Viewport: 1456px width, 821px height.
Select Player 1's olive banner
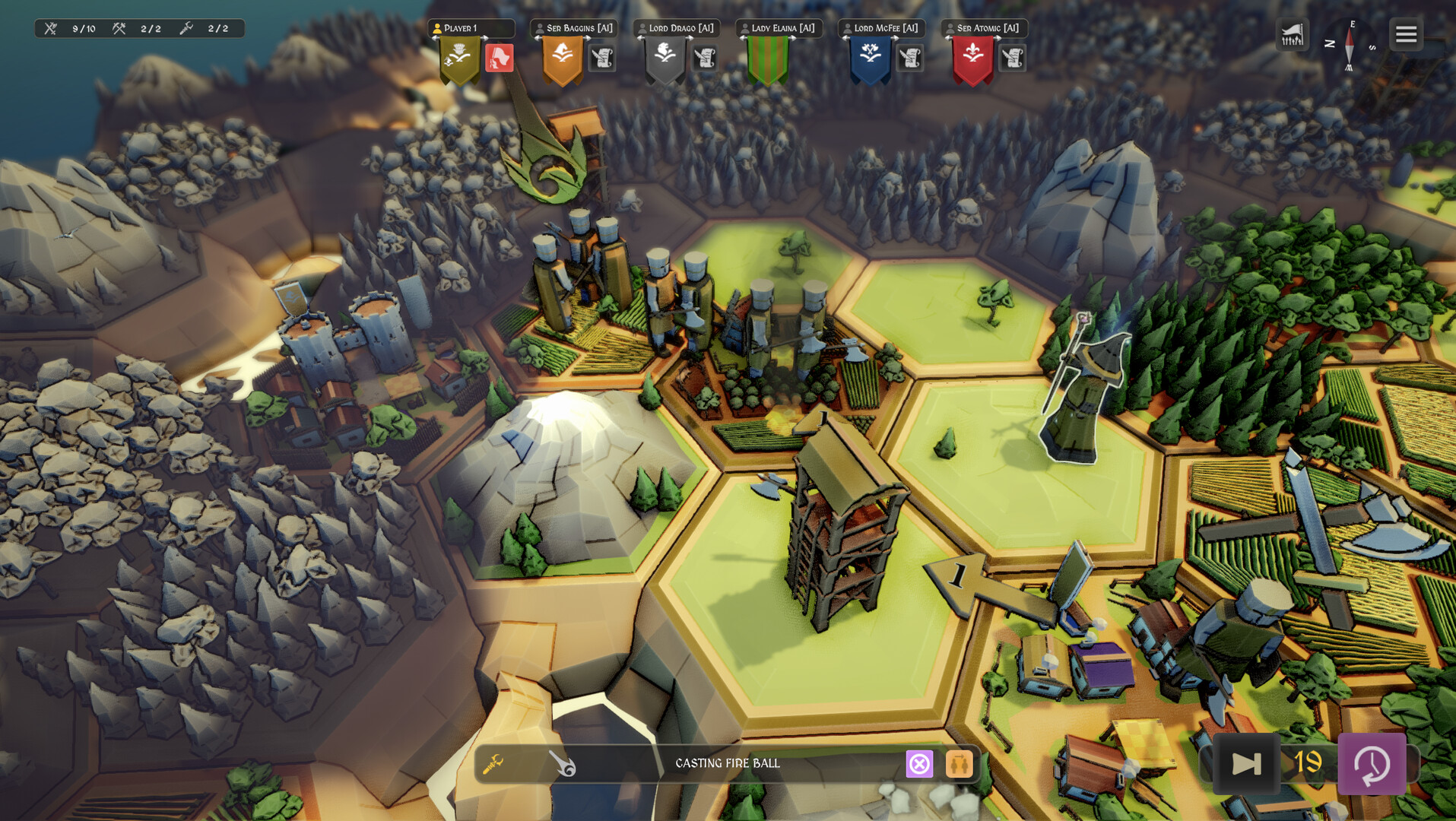point(460,59)
